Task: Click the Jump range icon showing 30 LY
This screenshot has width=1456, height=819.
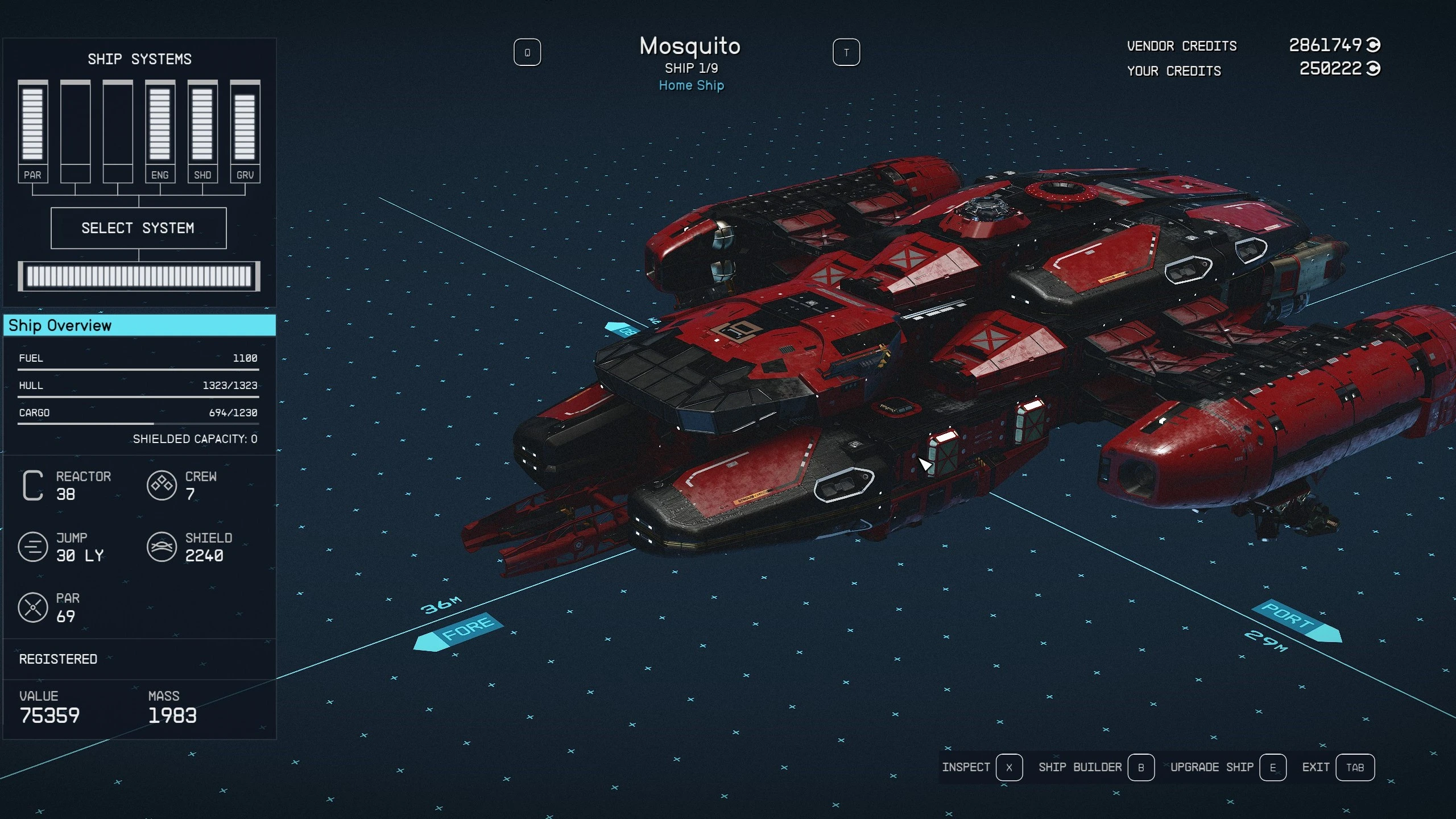Action: point(32,547)
